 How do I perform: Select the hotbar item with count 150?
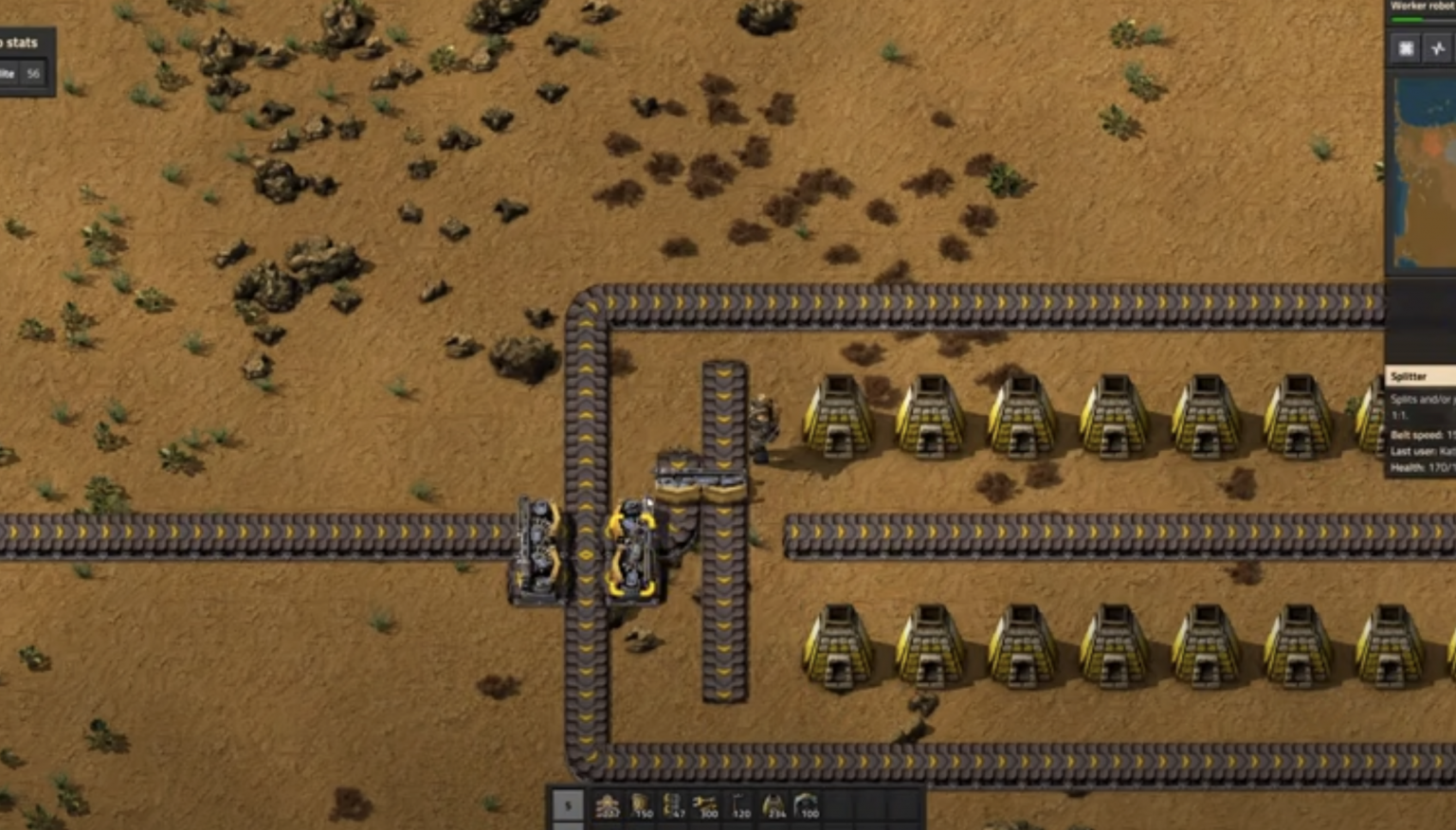(x=641, y=808)
